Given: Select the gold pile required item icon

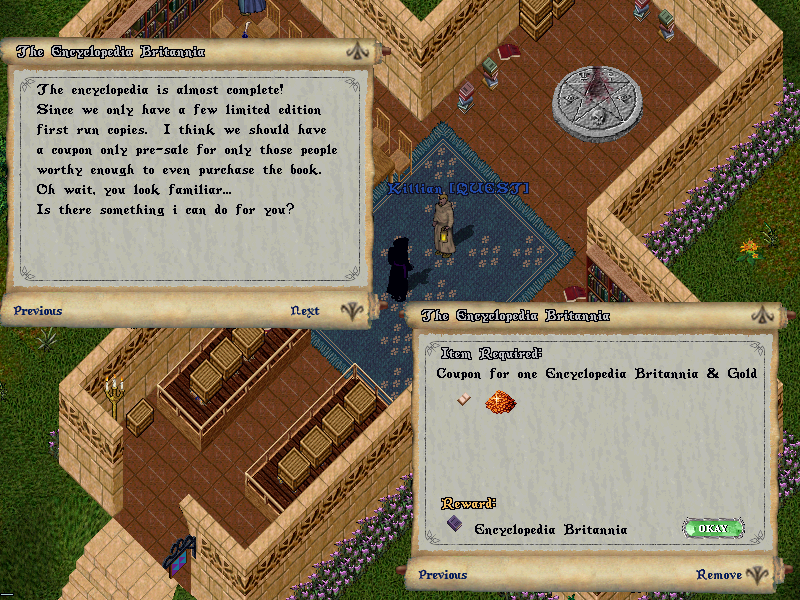Looking at the screenshot, I should tap(499, 403).
